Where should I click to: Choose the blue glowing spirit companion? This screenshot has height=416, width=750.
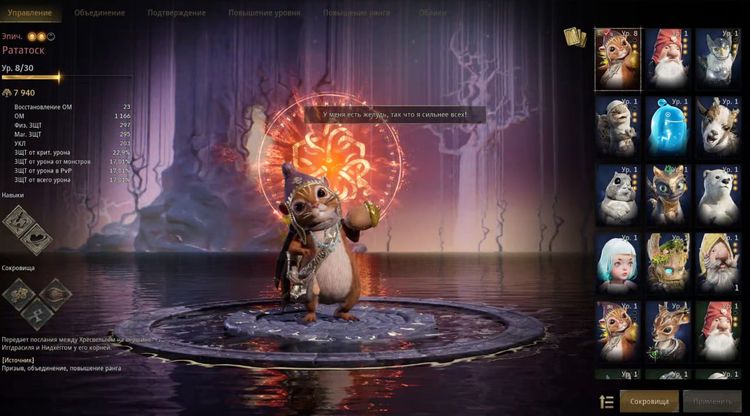(x=666, y=124)
